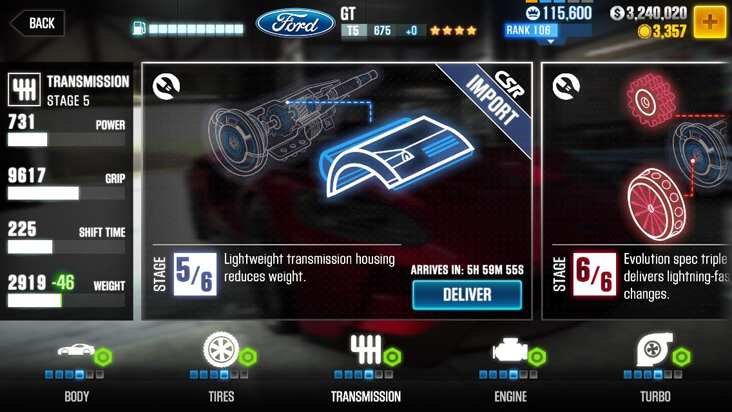Tap the DELIVER button for the import part
This screenshot has width=732, height=412.
[467, 295]
